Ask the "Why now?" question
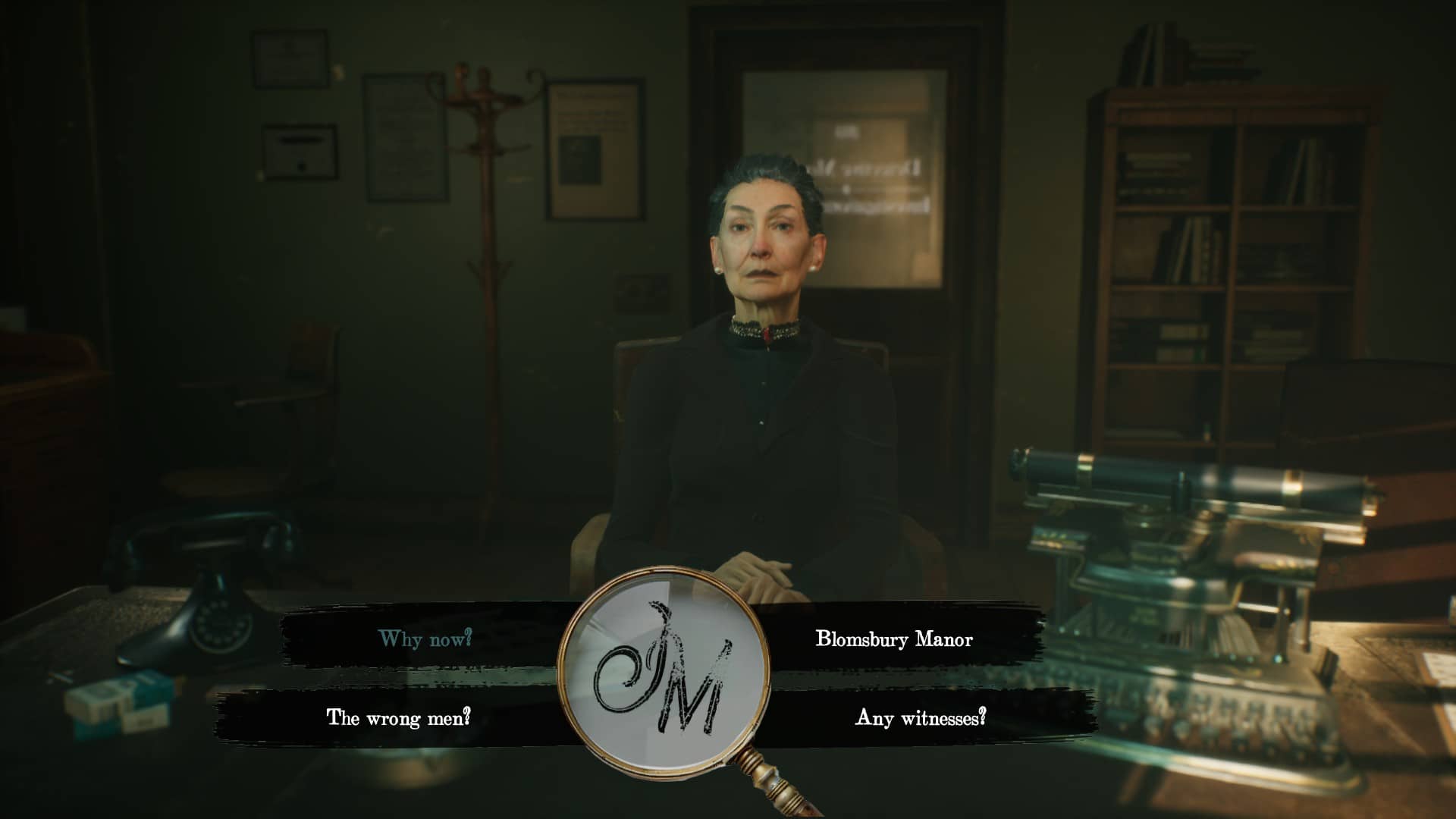The height and width of the screenshot is (819, 1456). pyautogui.click(x=425, y=639)
